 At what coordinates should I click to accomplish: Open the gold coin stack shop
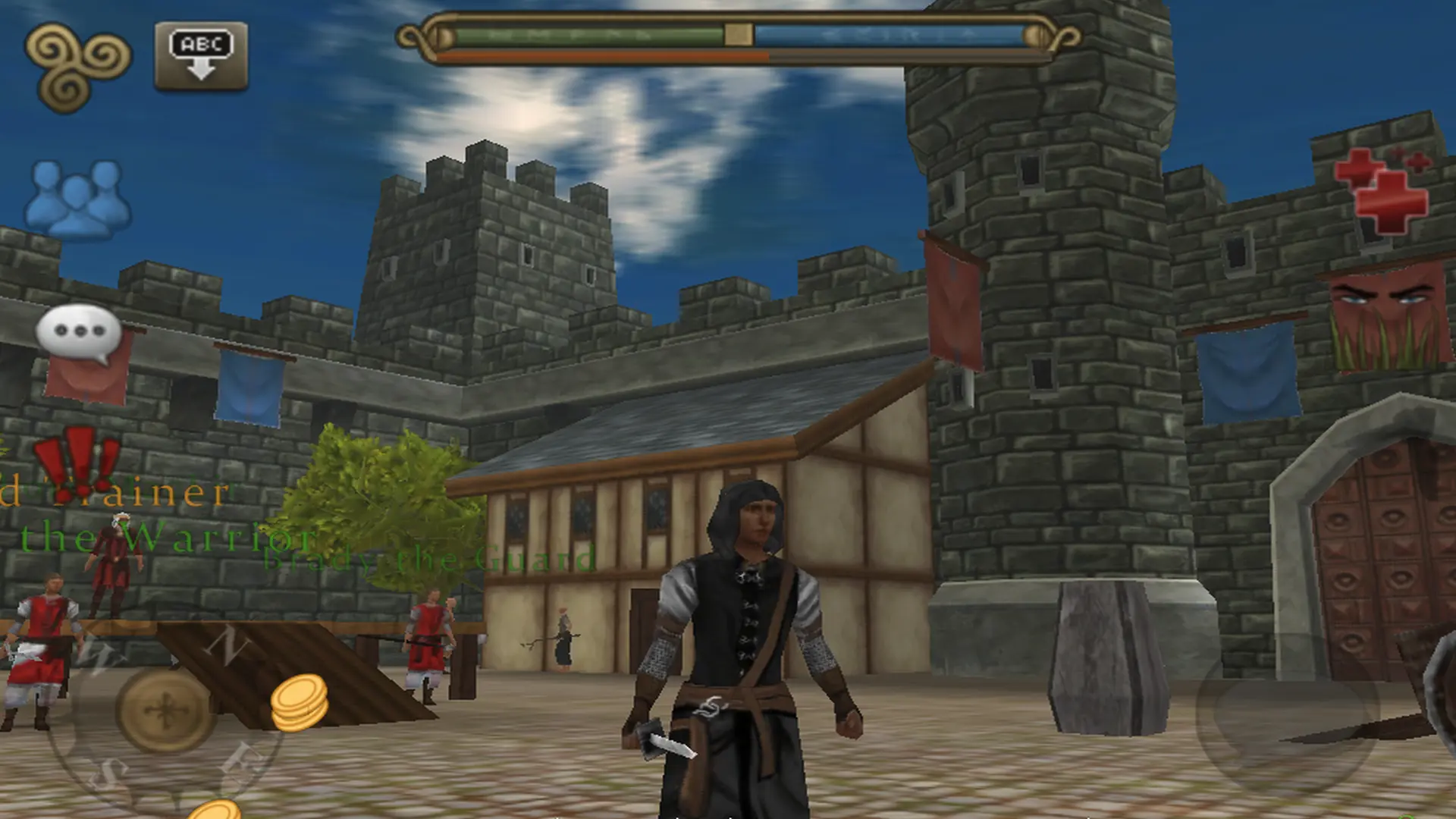pos(300,703)
